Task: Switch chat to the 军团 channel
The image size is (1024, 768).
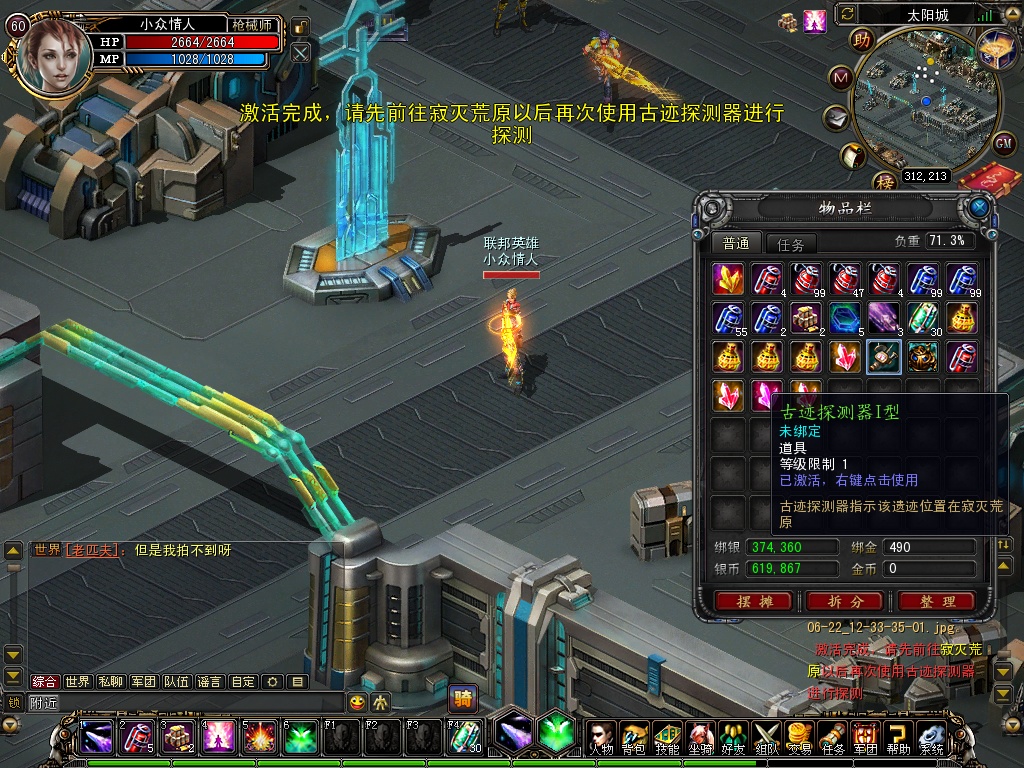Action: (x=143, y=682)
